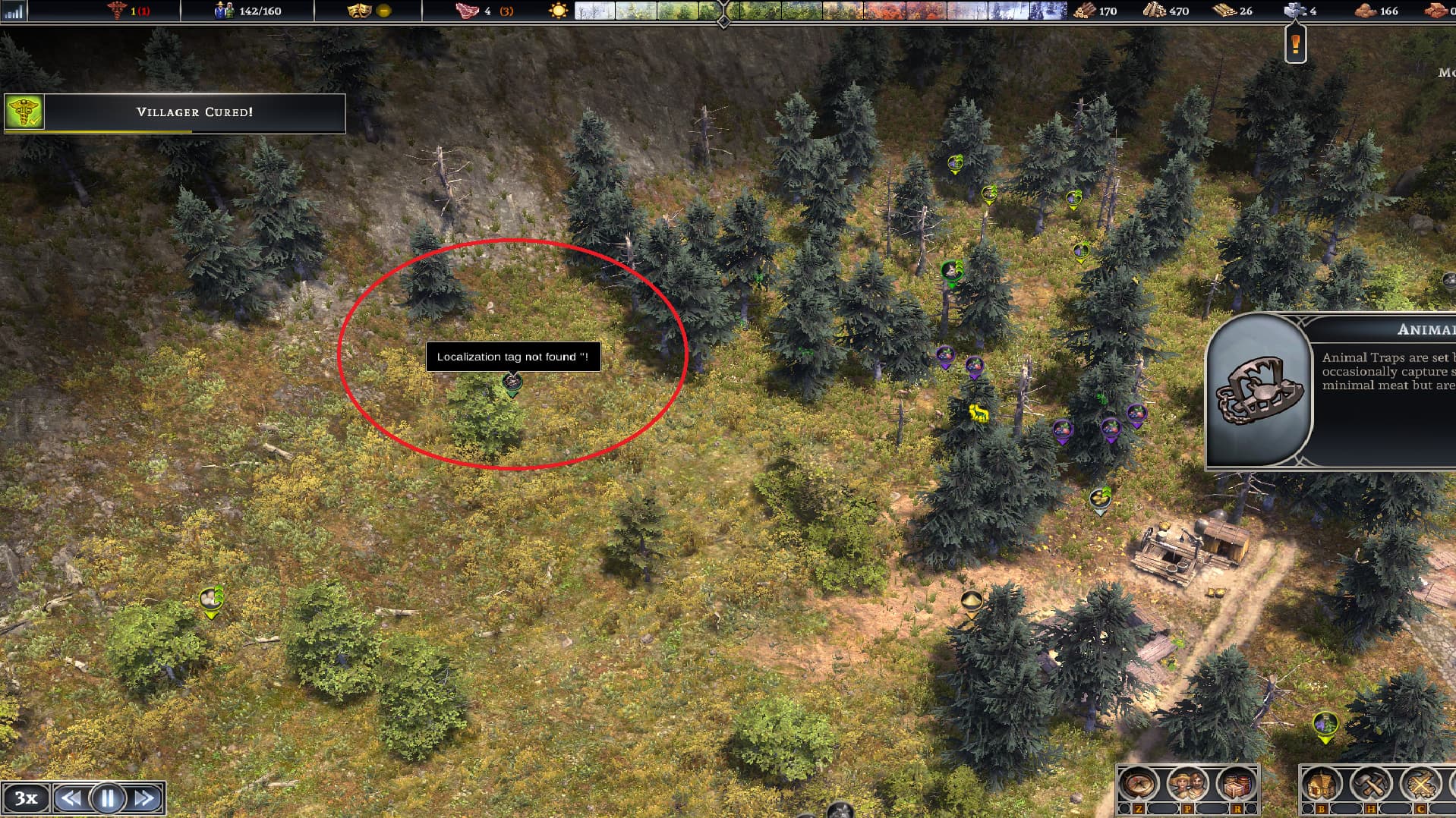Click the Animal Trap portrait in info panel
Screen dimensions: 1456x818
[1258, 390]
